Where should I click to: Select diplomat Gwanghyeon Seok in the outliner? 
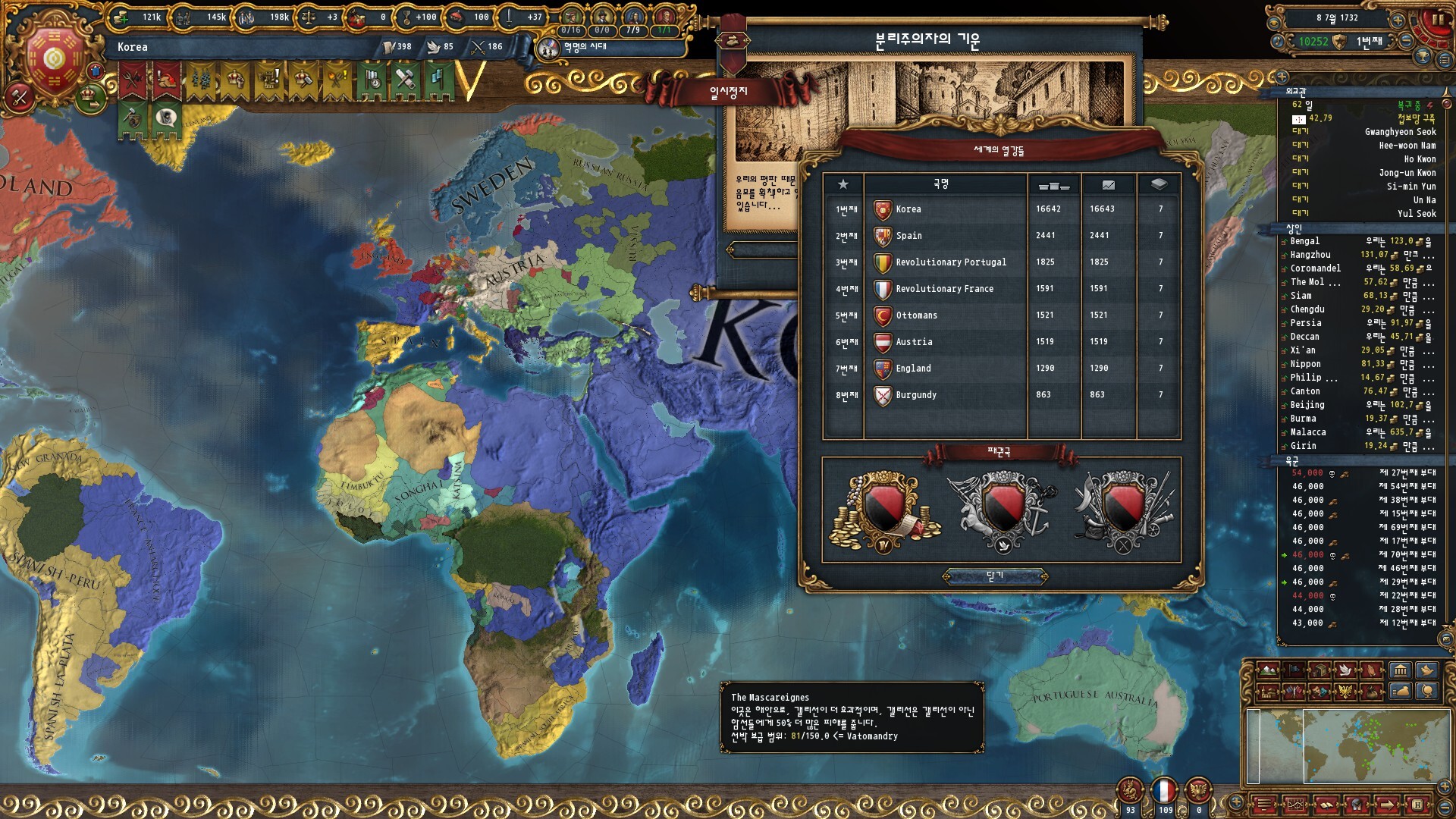click(1400, 132)
